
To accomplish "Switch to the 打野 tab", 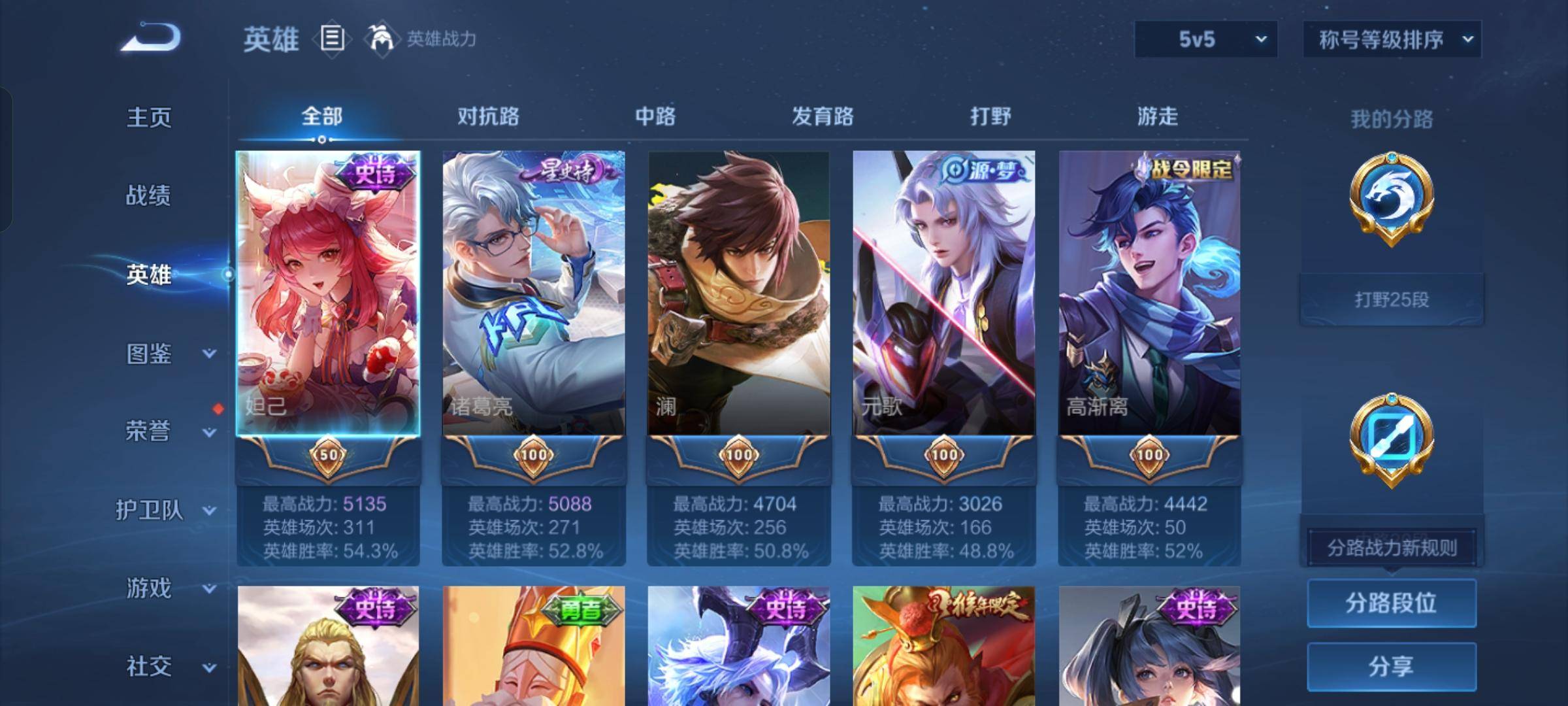I will click(990, 116).
